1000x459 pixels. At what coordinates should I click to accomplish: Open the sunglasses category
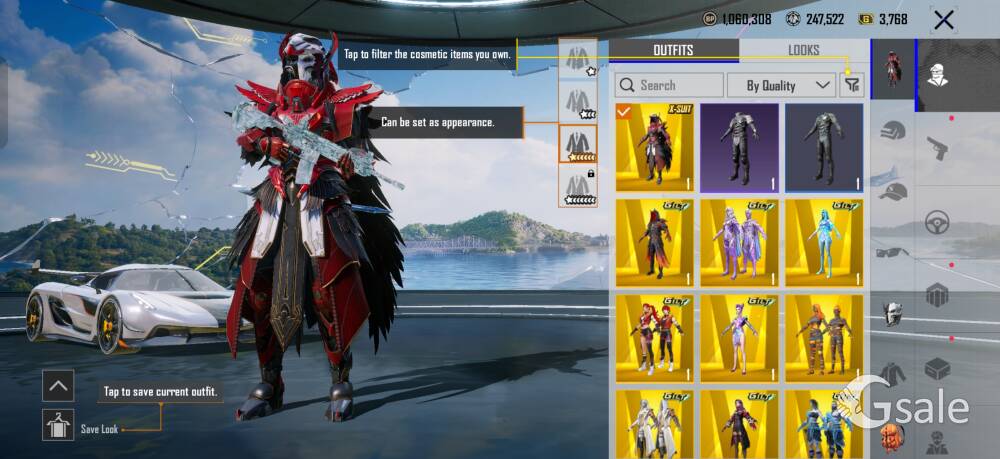tap(892, 252)
